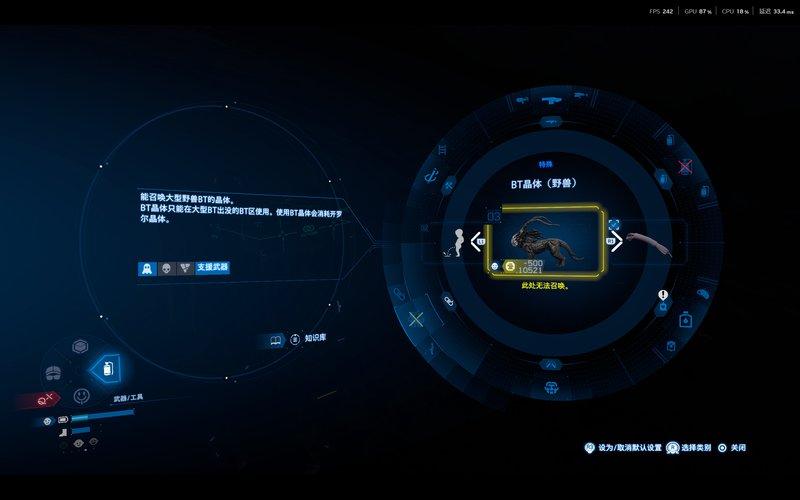Choose the child figure item on the wheel
The height and width of the screenshot is (500, 800).
457,241
